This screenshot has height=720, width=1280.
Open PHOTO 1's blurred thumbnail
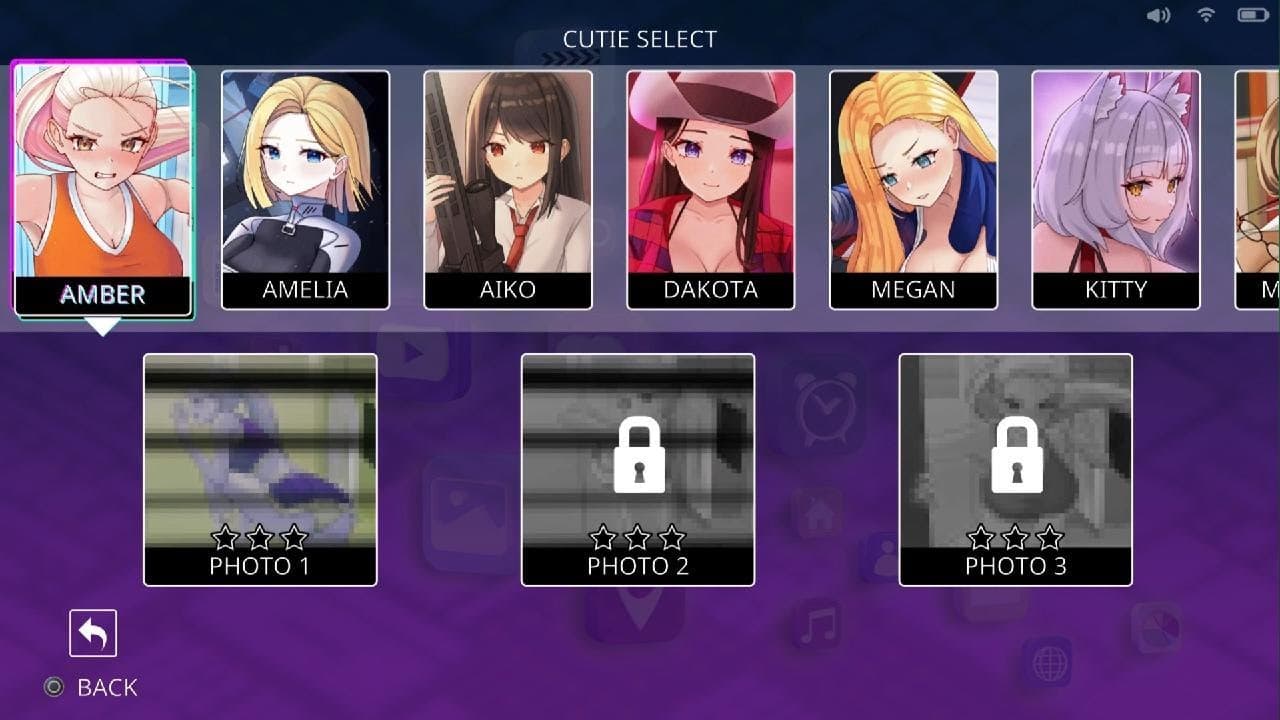click(x=260, y=450)
